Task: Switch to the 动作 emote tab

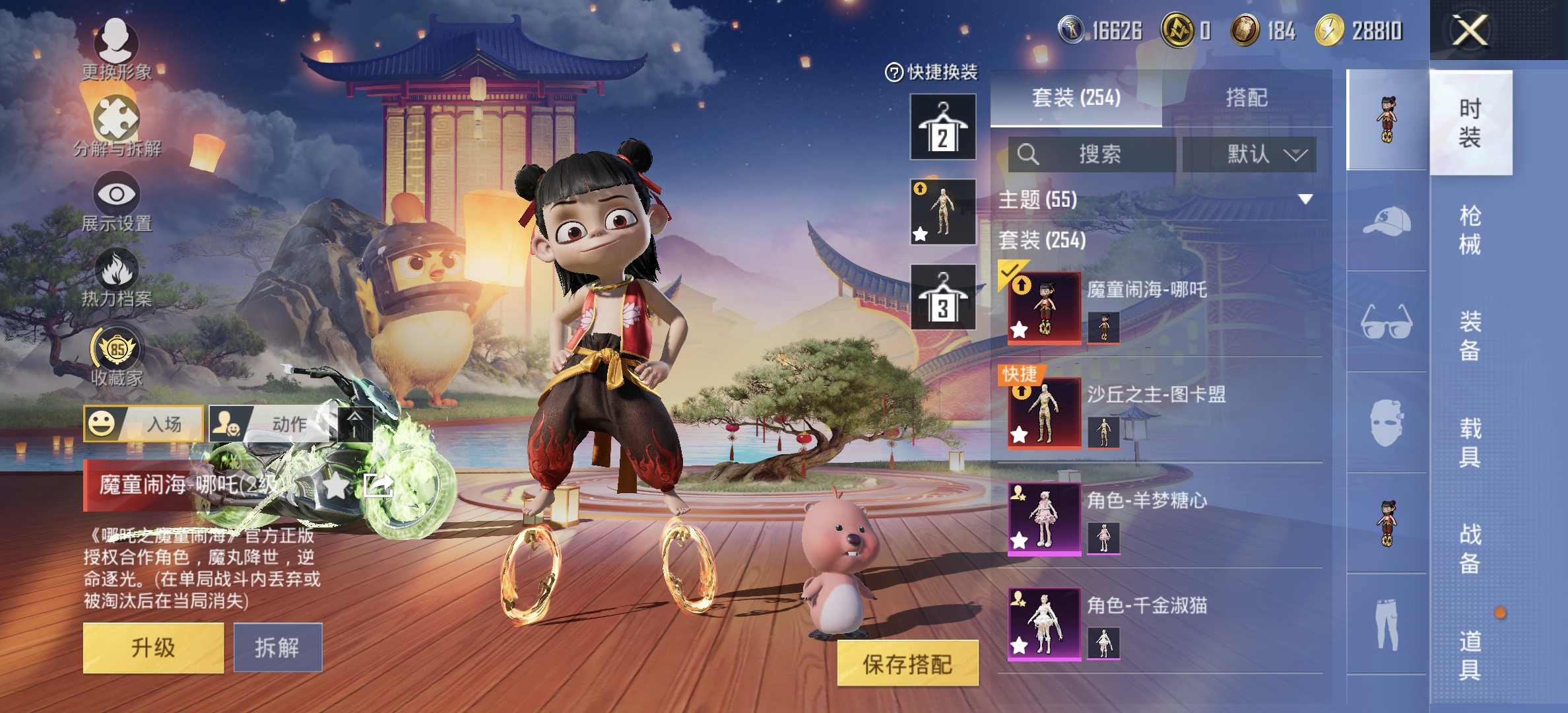Action: click(270, 424)
